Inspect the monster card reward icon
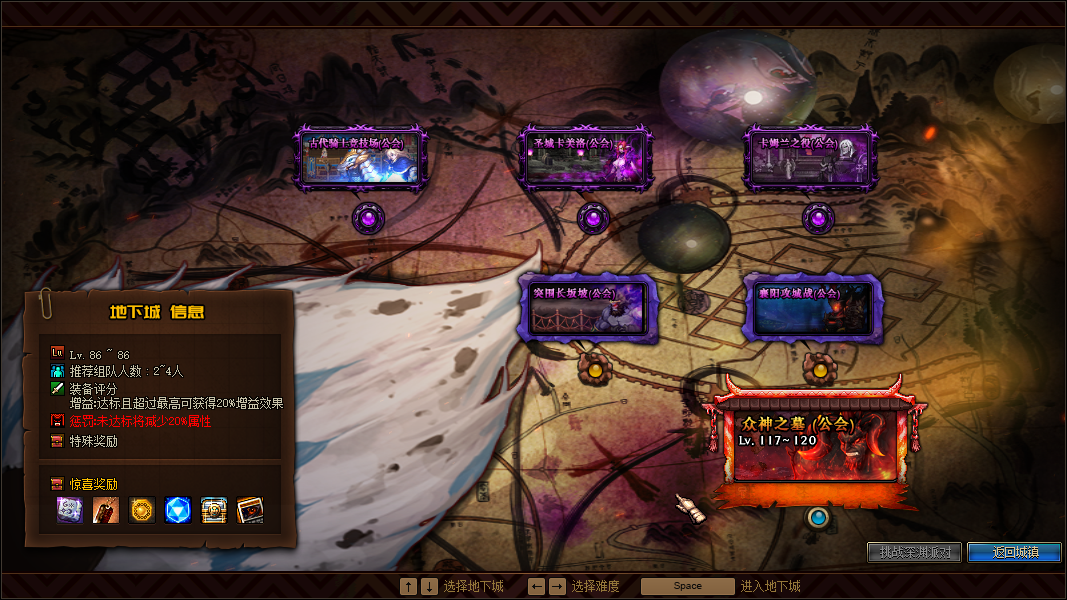This screenshot has height=600, width=1067. [x=250, y=510]
